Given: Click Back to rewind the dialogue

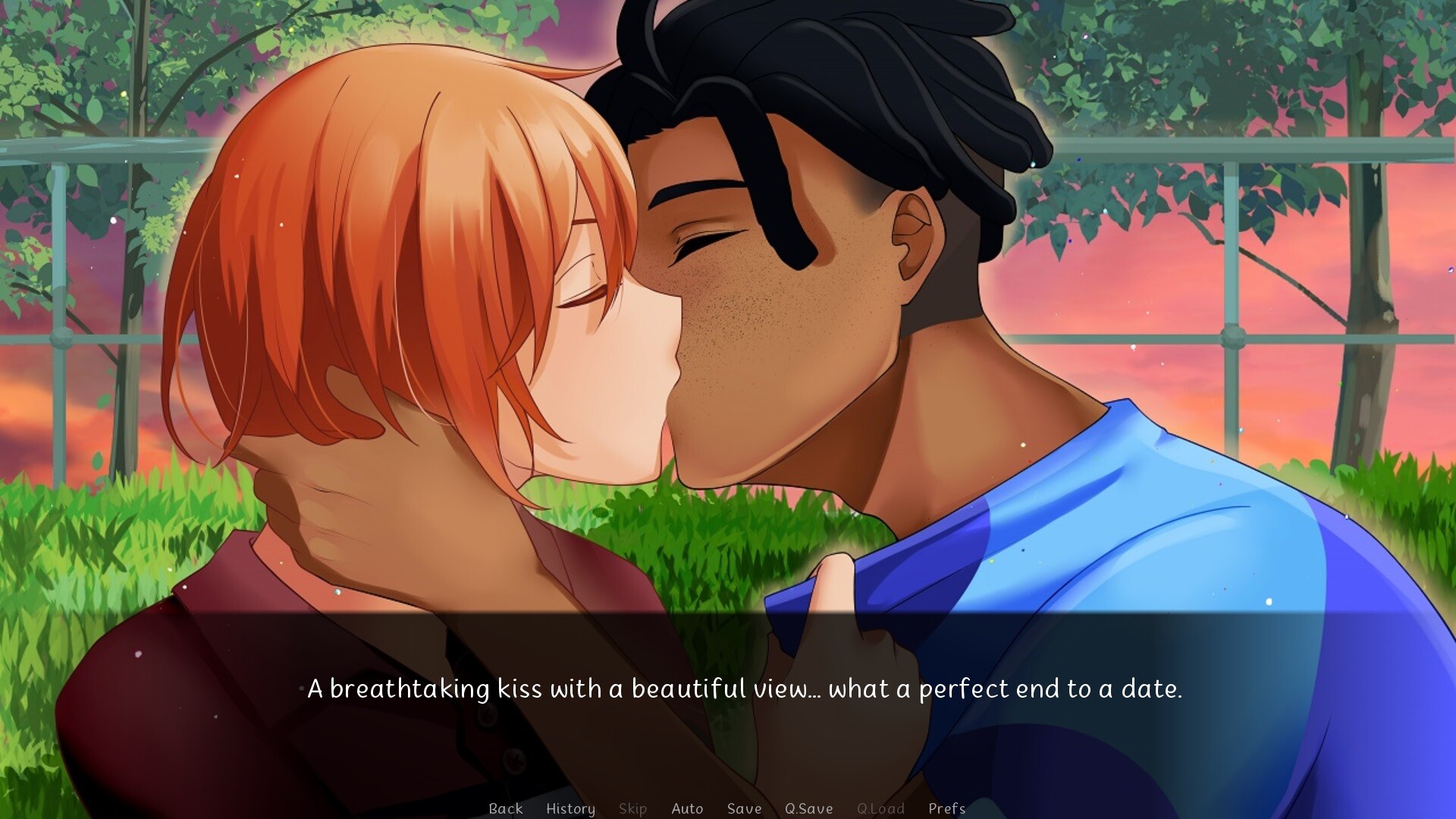Looking at the screenshot, I should point(507,808).
